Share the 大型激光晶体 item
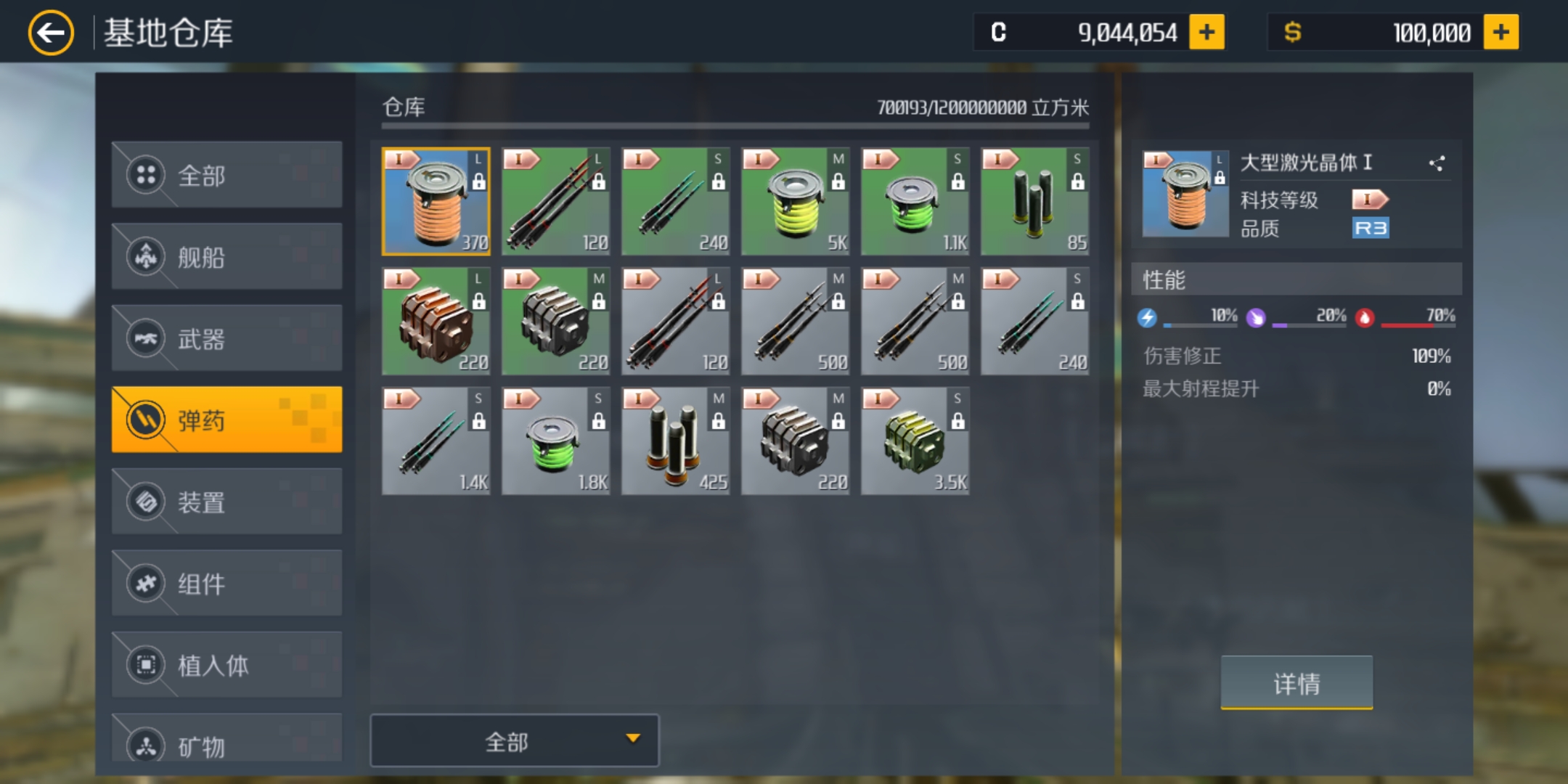Image resolution: width=1568 pixels, height=784 pixels. pos(1437,163)
